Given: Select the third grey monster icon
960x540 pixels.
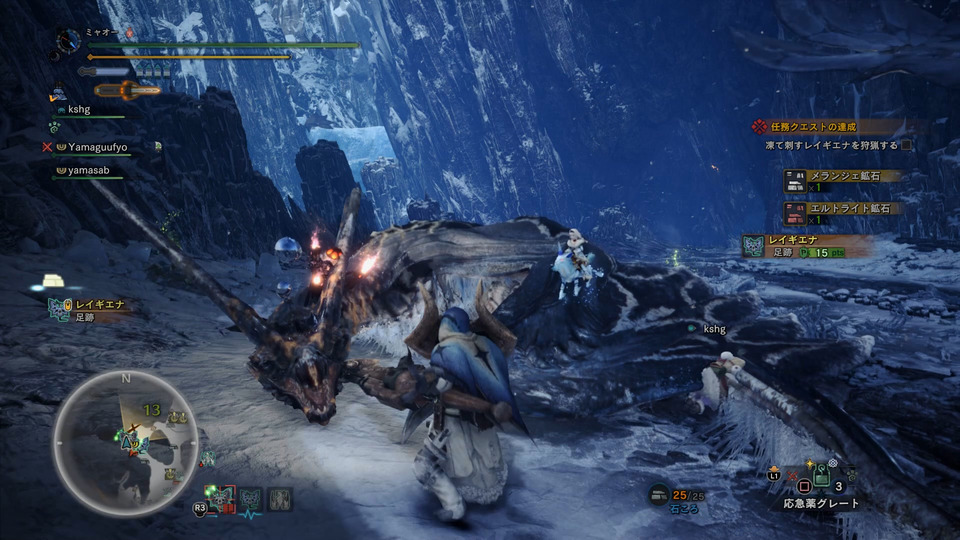Looking at the screenshot, I should (280, 497).
